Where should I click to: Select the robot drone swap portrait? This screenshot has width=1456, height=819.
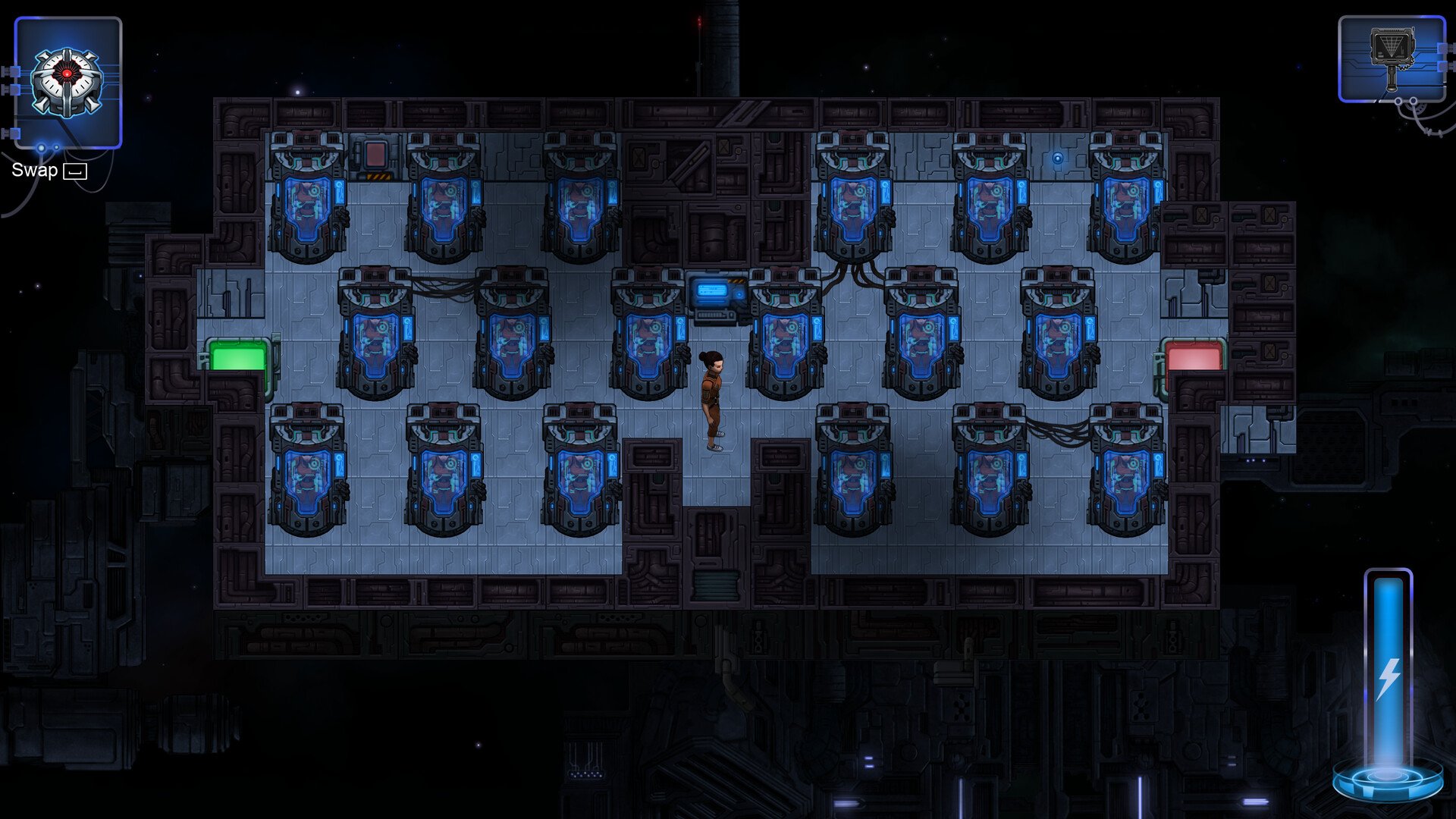pyautogui.click(x=67, y=82)
